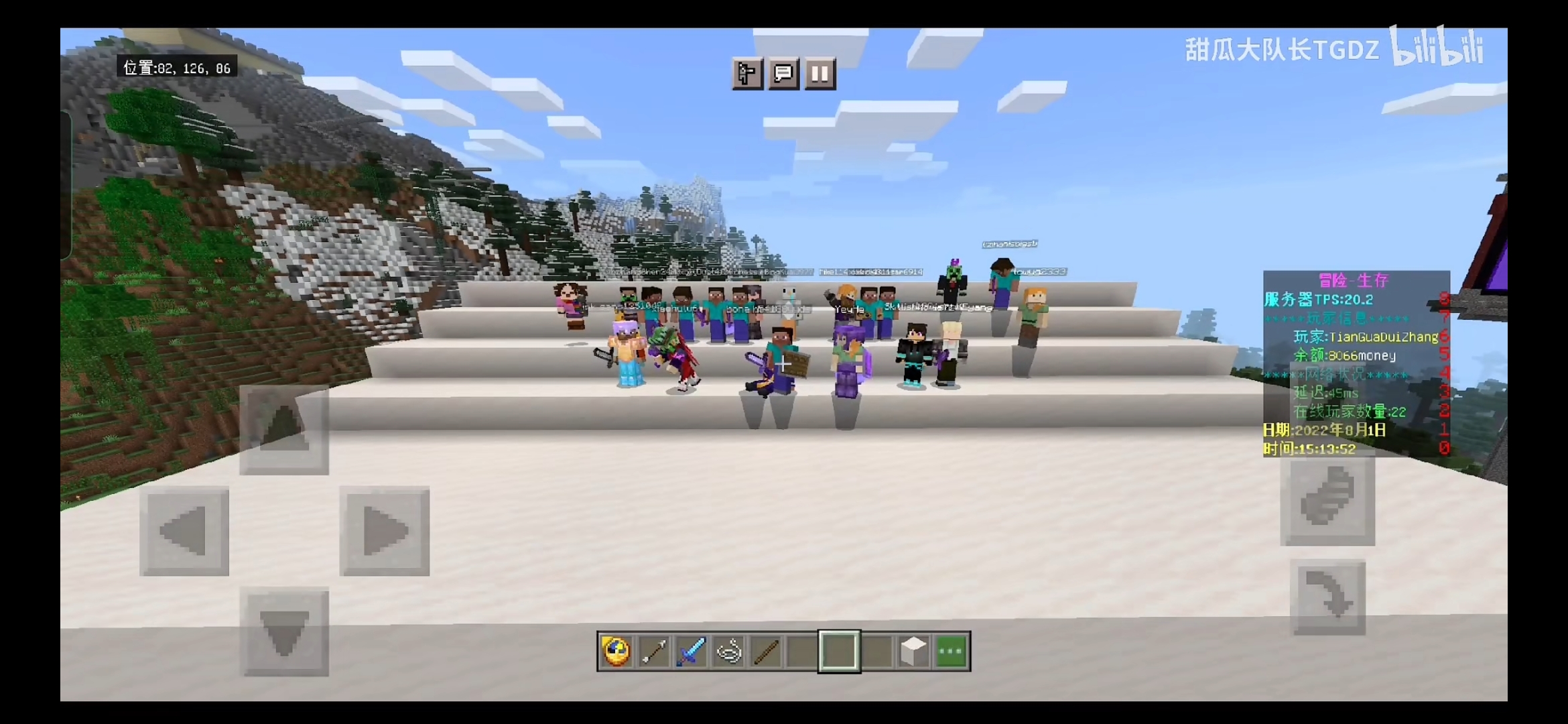
Task: Tap the backward movement arrow
Action: pos(284,632)
